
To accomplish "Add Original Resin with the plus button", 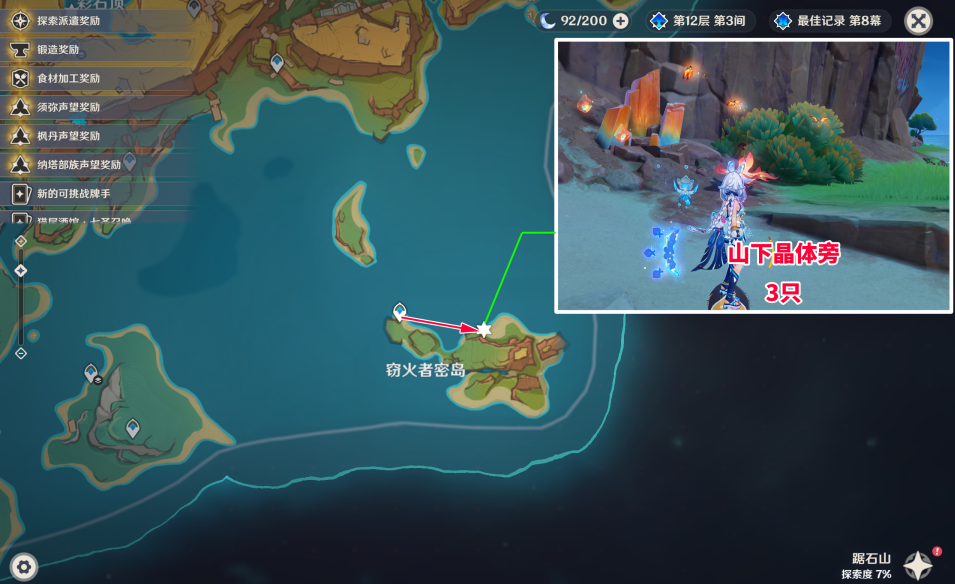I will click(x=621, y=21).
